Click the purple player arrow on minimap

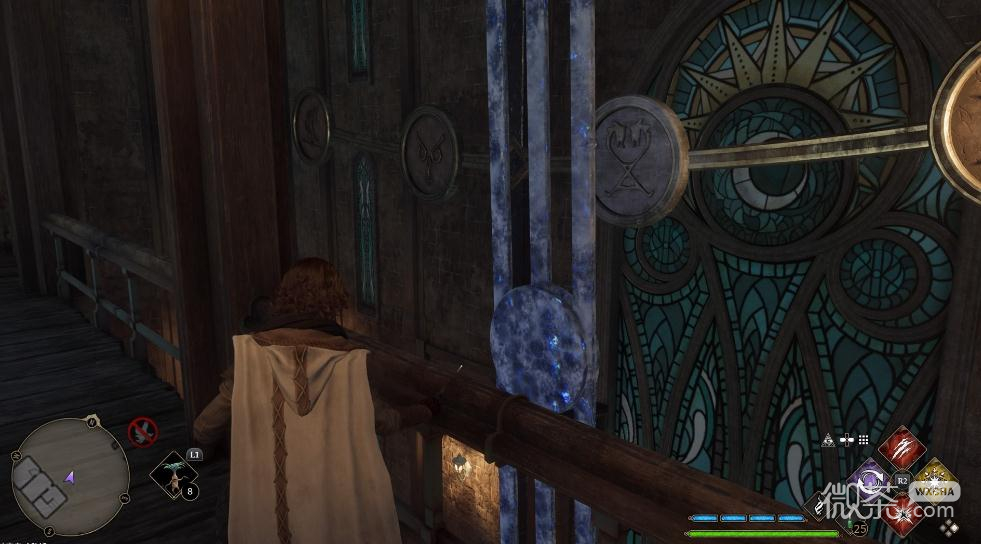coord(71,477)
